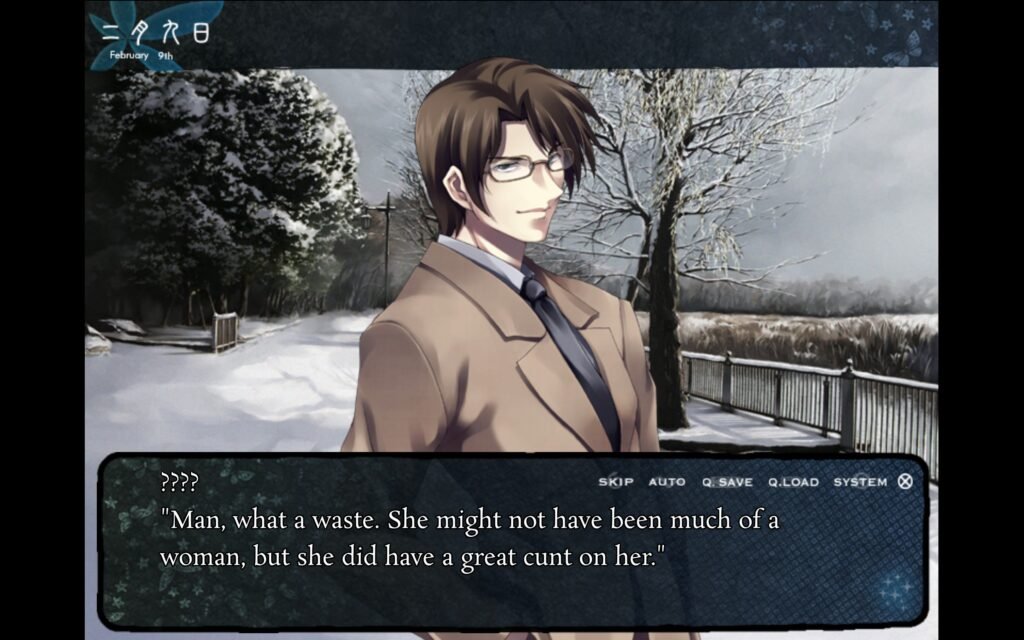Activate the SKIP text button
The height and width of the screenshot is (640, 1024).
(616, 482)
